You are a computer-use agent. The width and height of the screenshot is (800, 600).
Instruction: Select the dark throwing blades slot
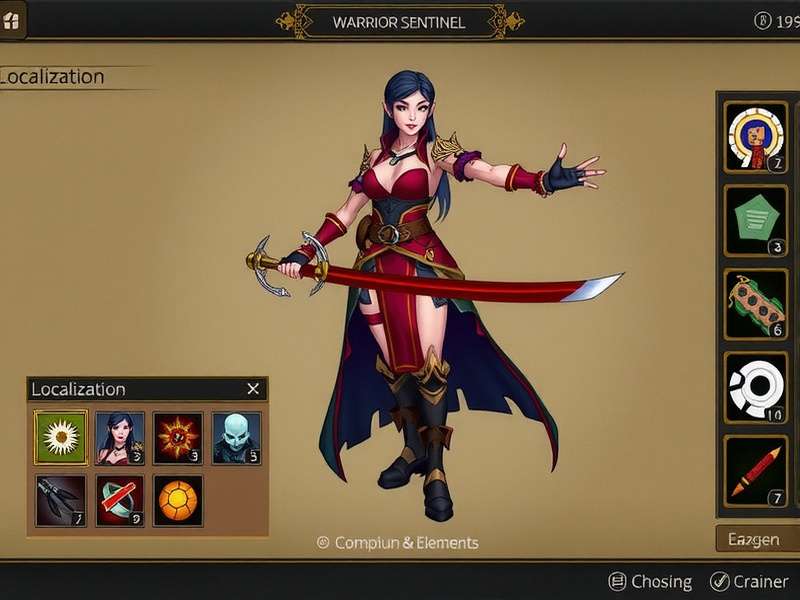[61, 500]
